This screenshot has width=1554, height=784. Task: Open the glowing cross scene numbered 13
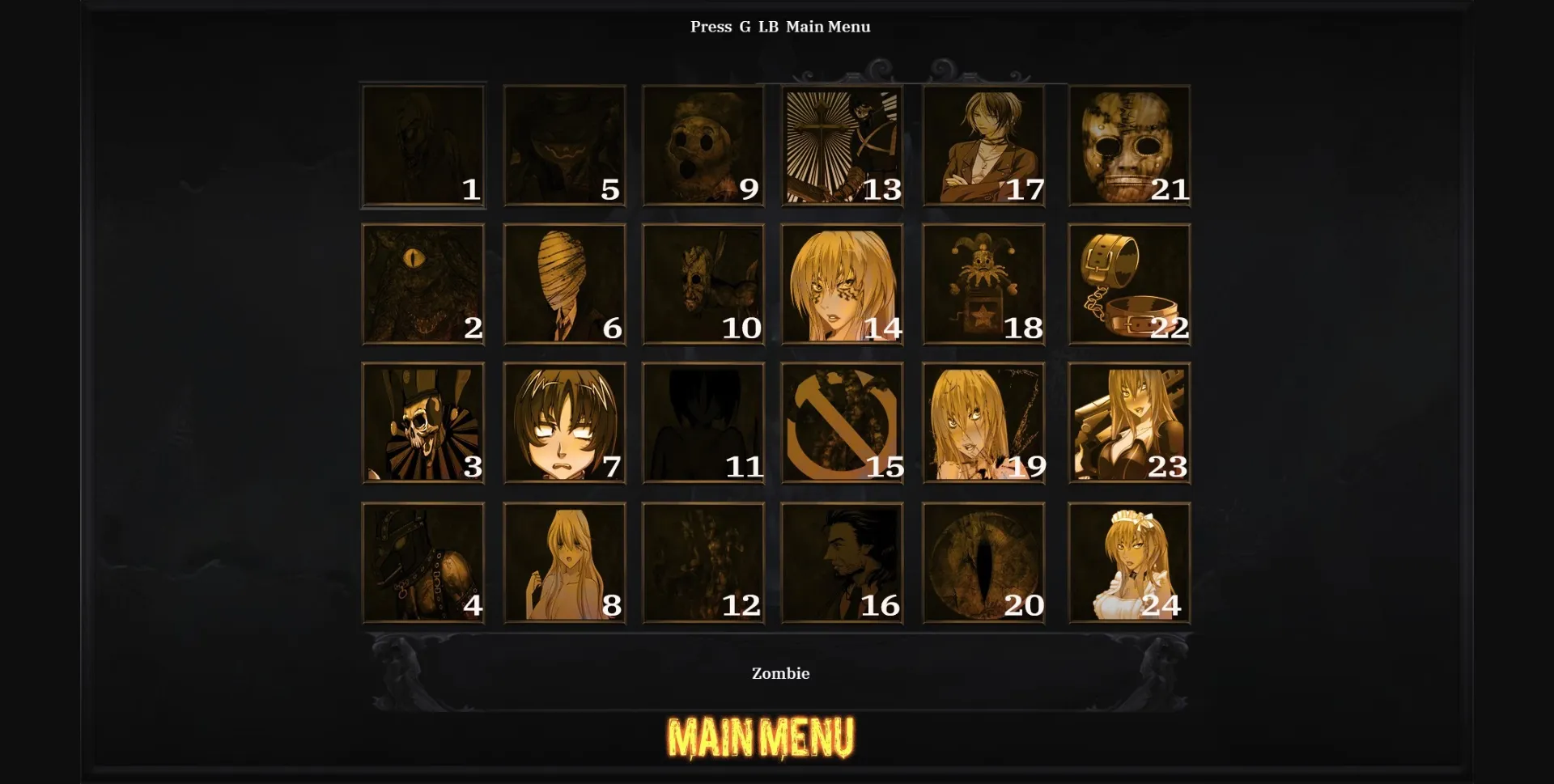pos(843,146)
